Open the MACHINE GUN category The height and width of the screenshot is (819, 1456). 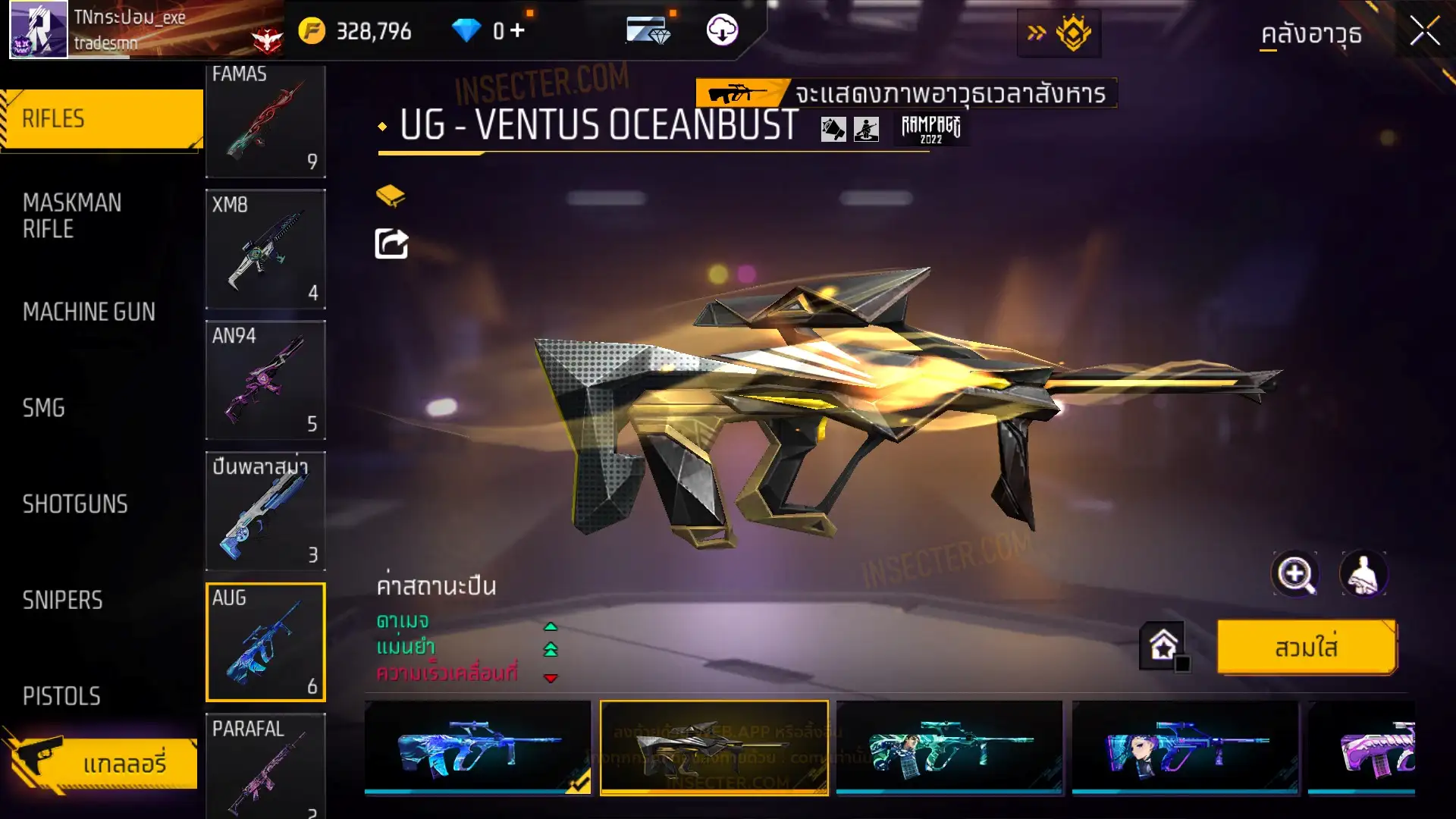coord(89,312)
